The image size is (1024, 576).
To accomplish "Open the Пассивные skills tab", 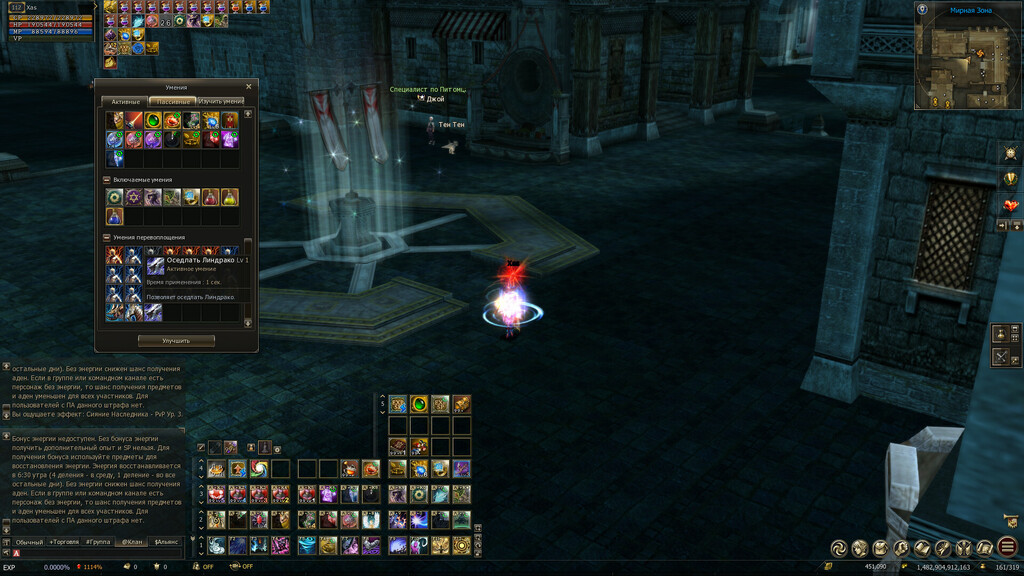I will tap(172, 101).
